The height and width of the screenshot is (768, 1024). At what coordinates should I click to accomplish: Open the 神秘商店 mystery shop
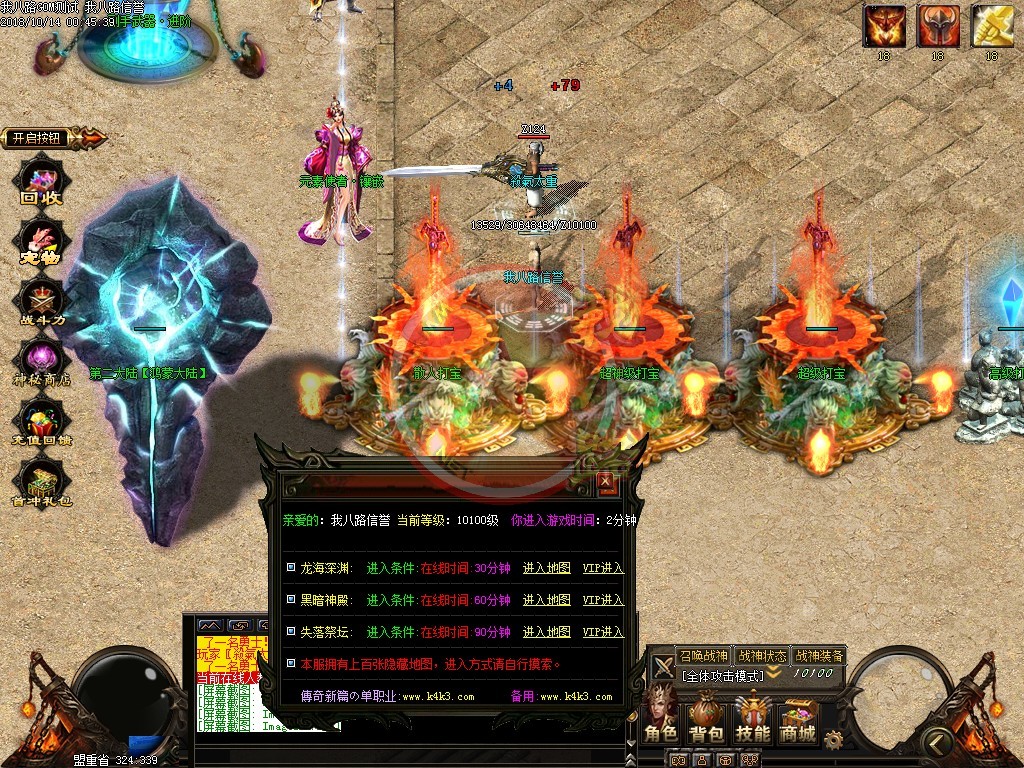click(x=42, y=363)
